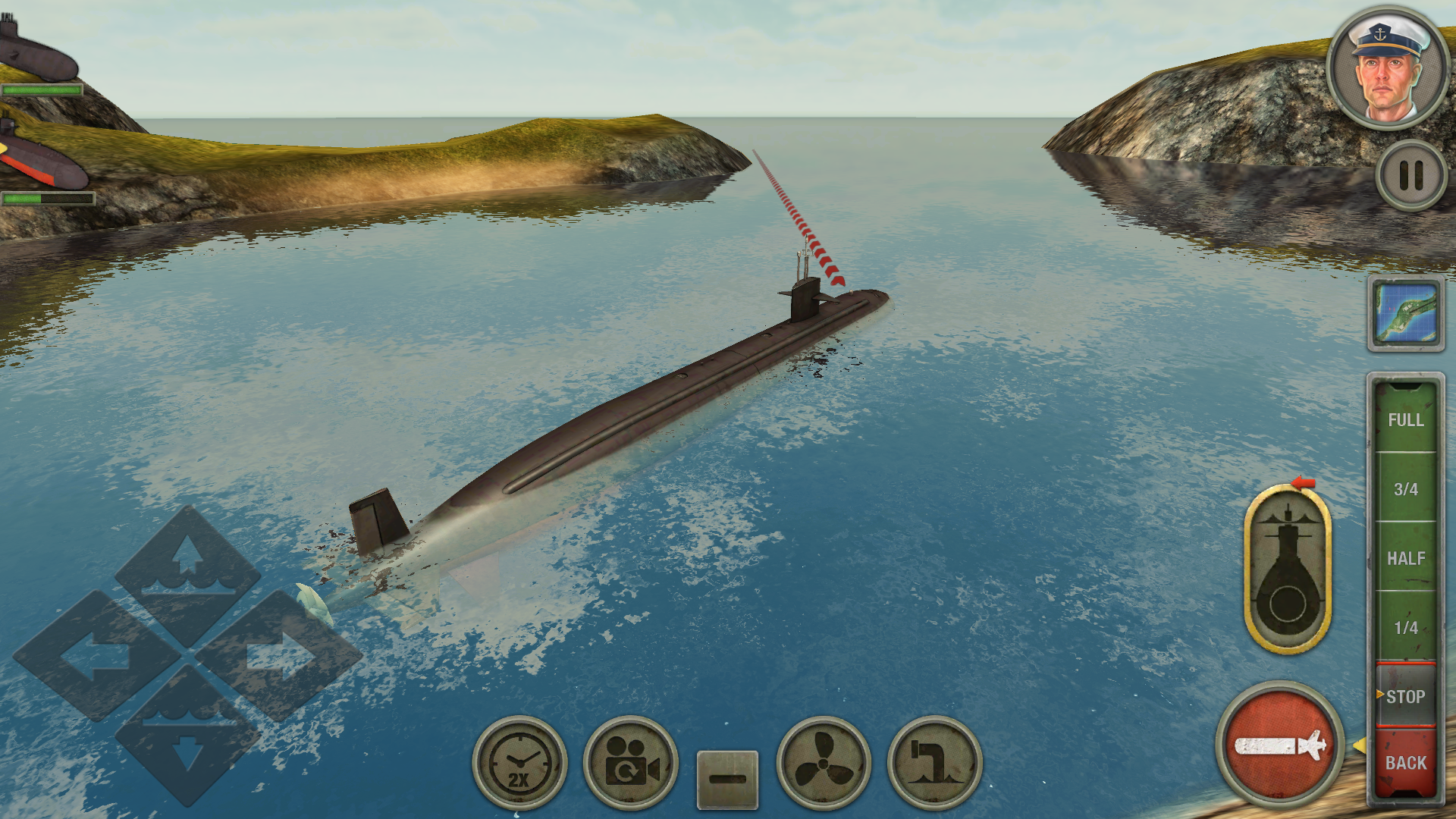Image resolution: width=1456 pixels, height=819 pixels.
Task: Select 3/4 engine speed
Action: tap(1407, 489)
